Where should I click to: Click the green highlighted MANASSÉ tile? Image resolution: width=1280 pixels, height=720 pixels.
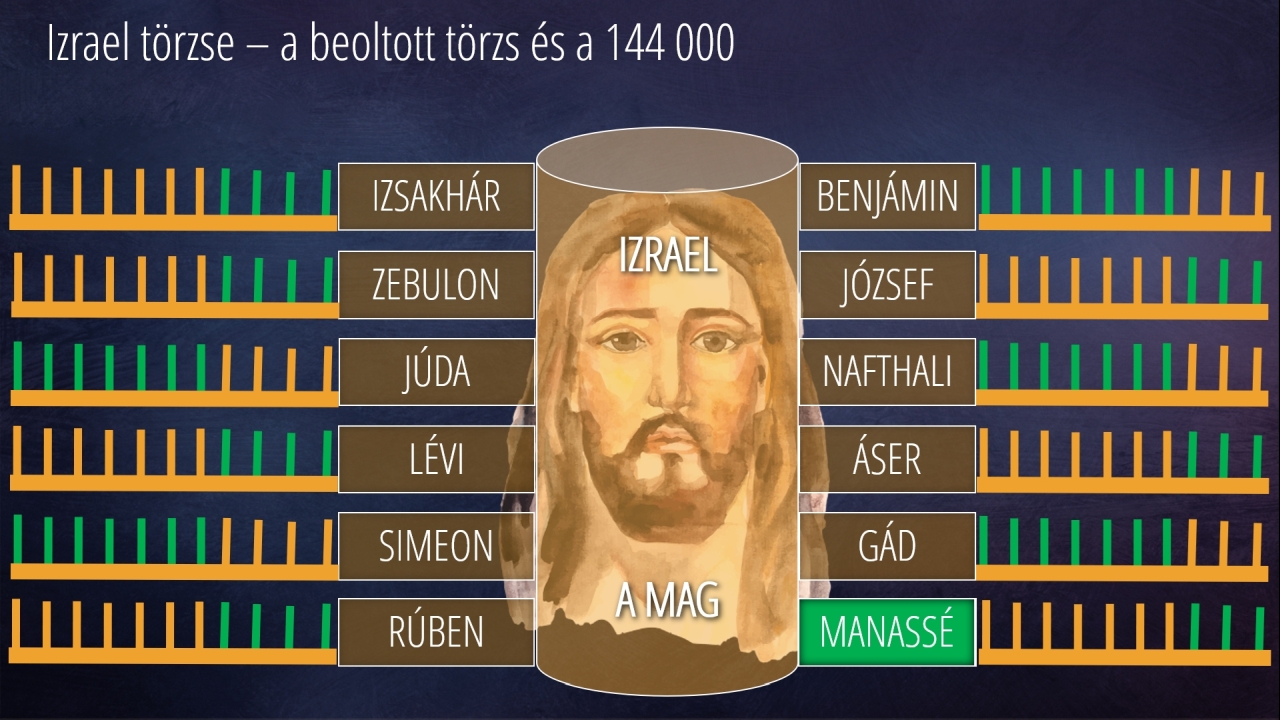(887, 632)
